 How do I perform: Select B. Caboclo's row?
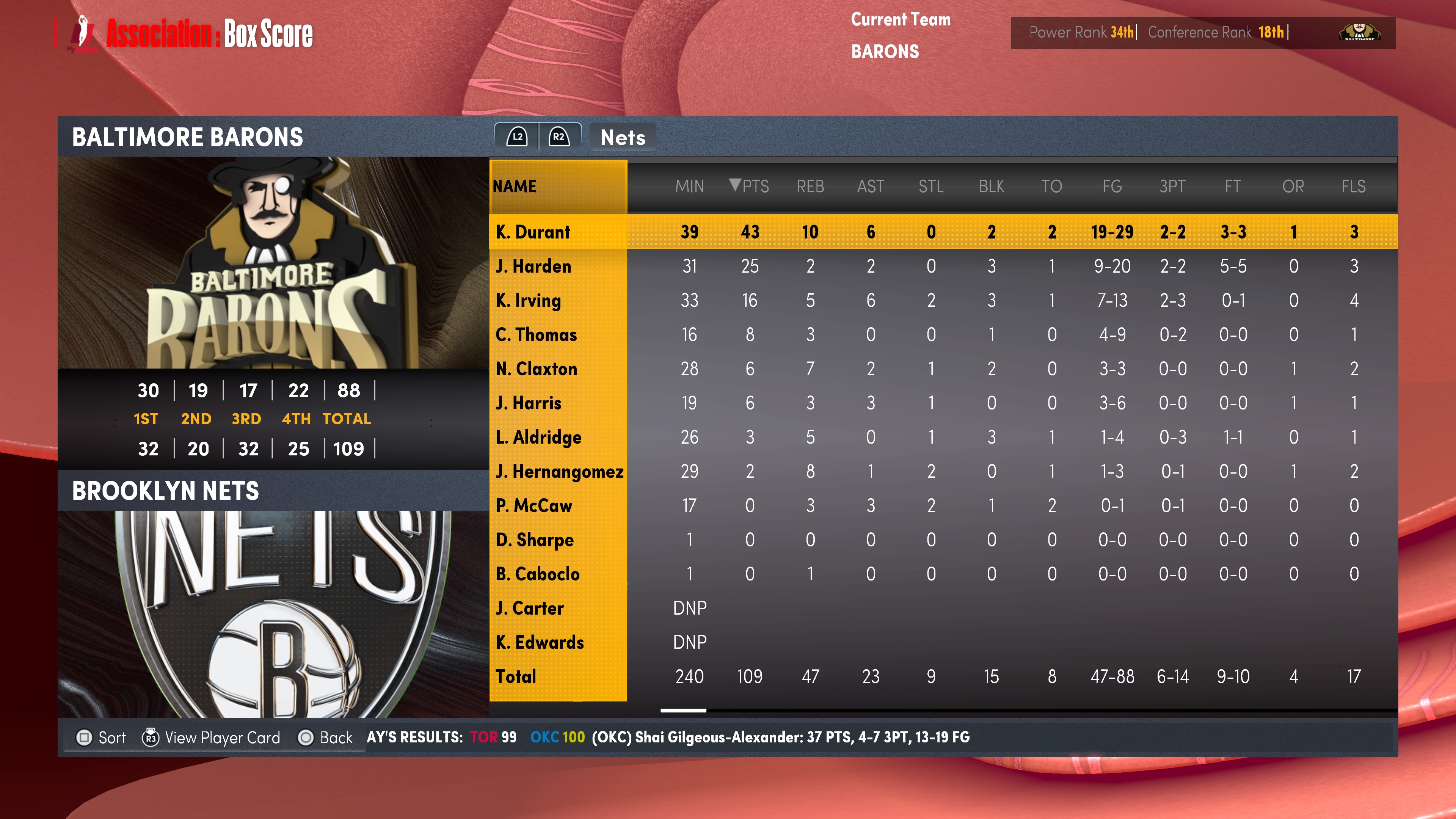pyautogui.click(x=537, y=574)
